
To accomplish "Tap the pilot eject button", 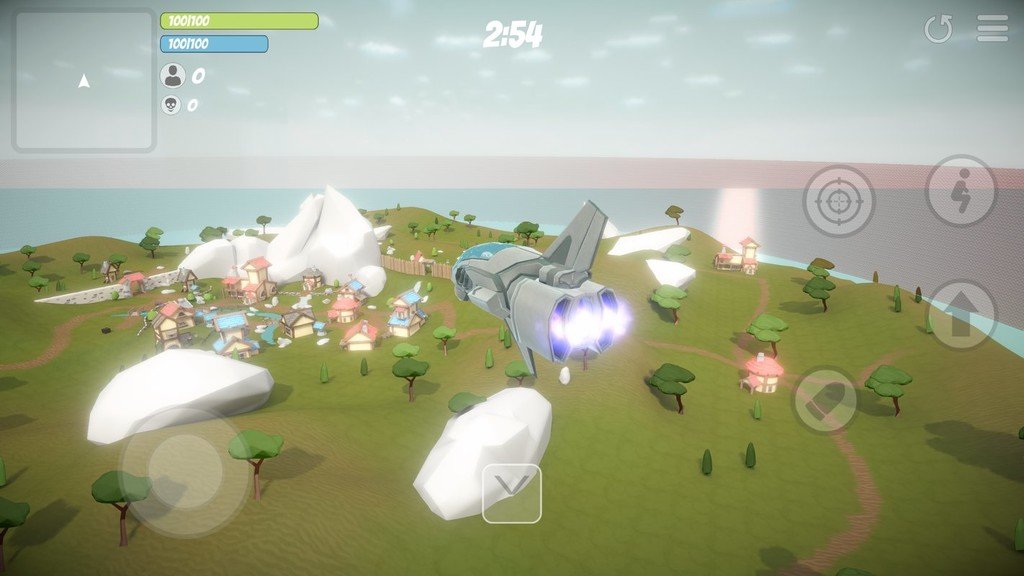I will point(960,190).
